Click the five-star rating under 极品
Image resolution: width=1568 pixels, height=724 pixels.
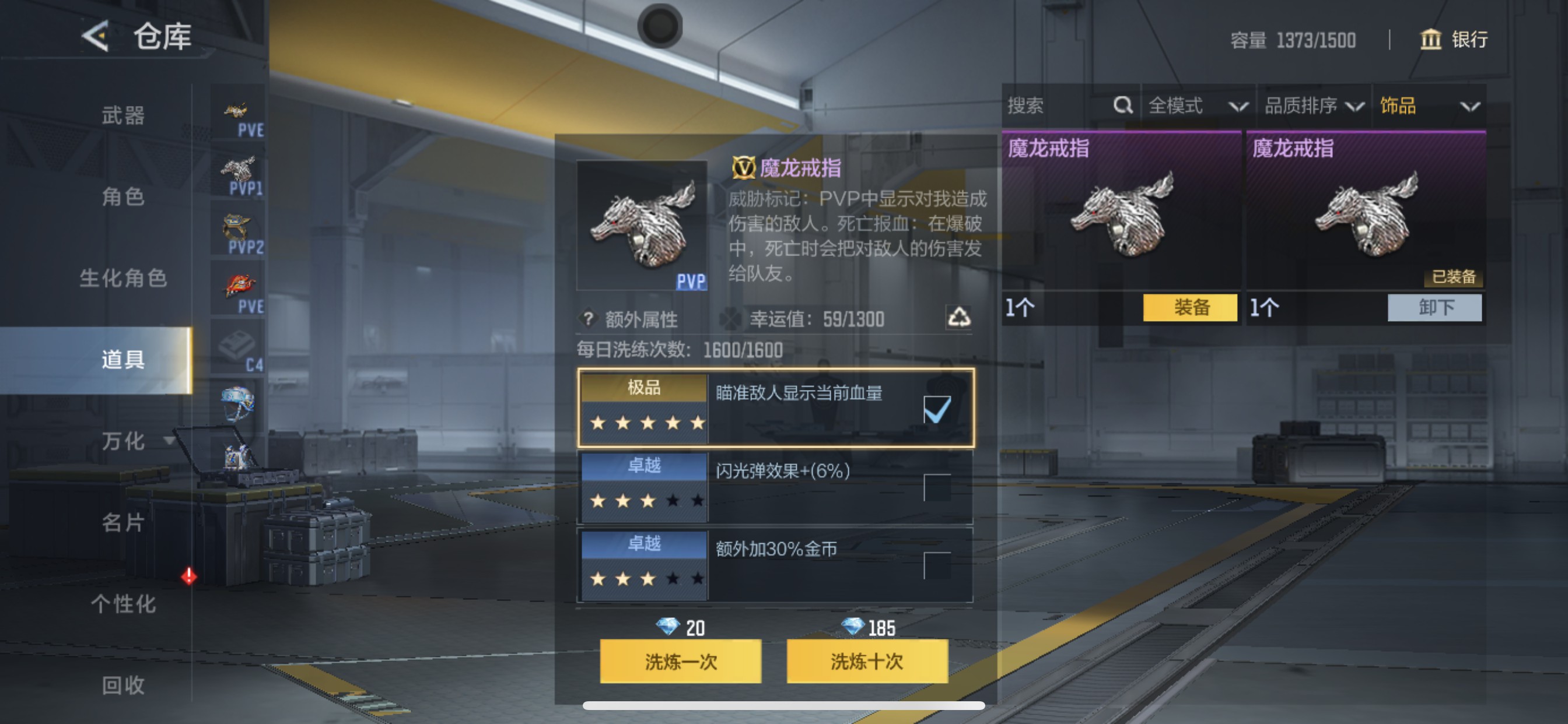point(647,422)
